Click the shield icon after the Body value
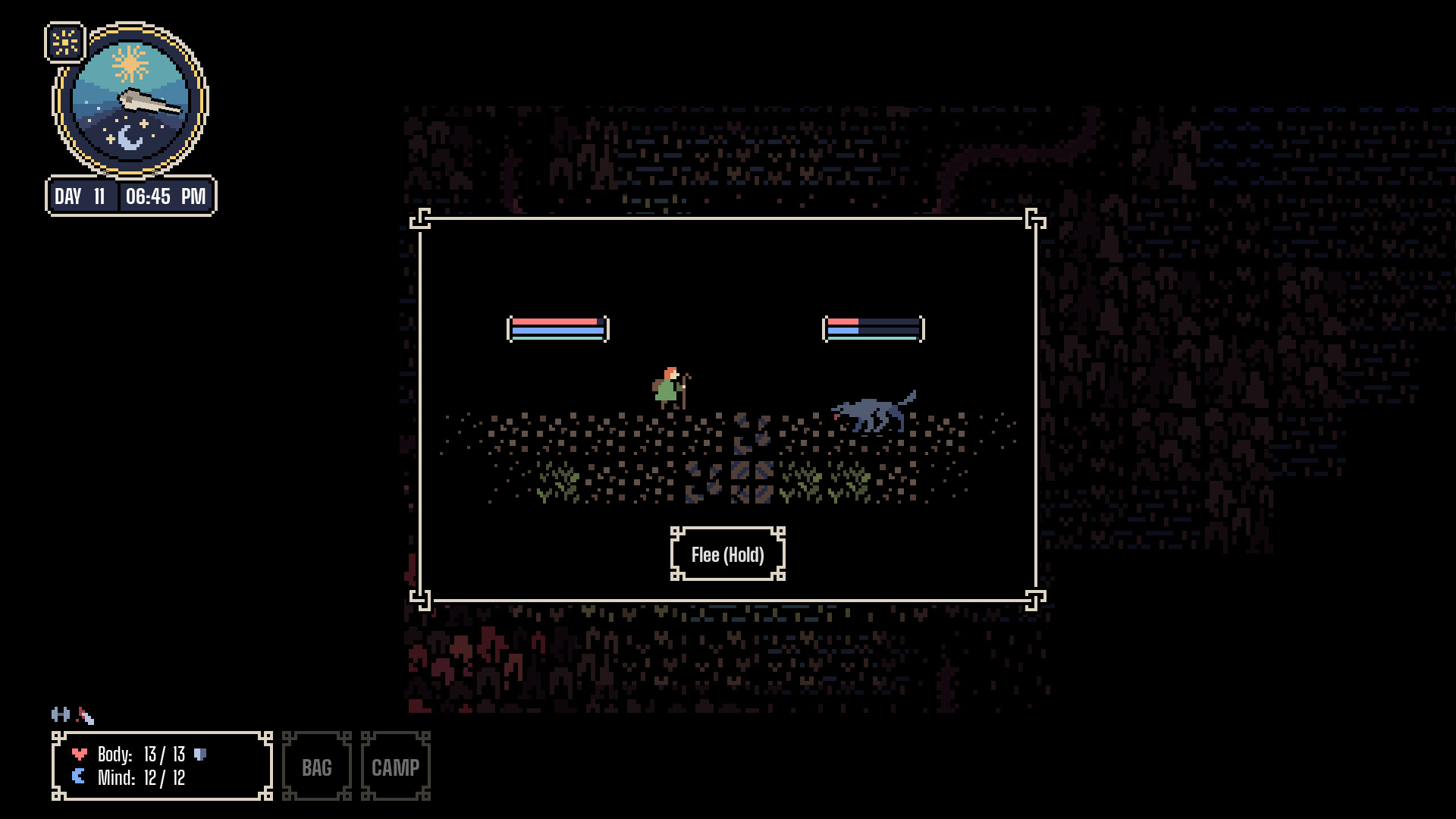 [x=199, y=754]
